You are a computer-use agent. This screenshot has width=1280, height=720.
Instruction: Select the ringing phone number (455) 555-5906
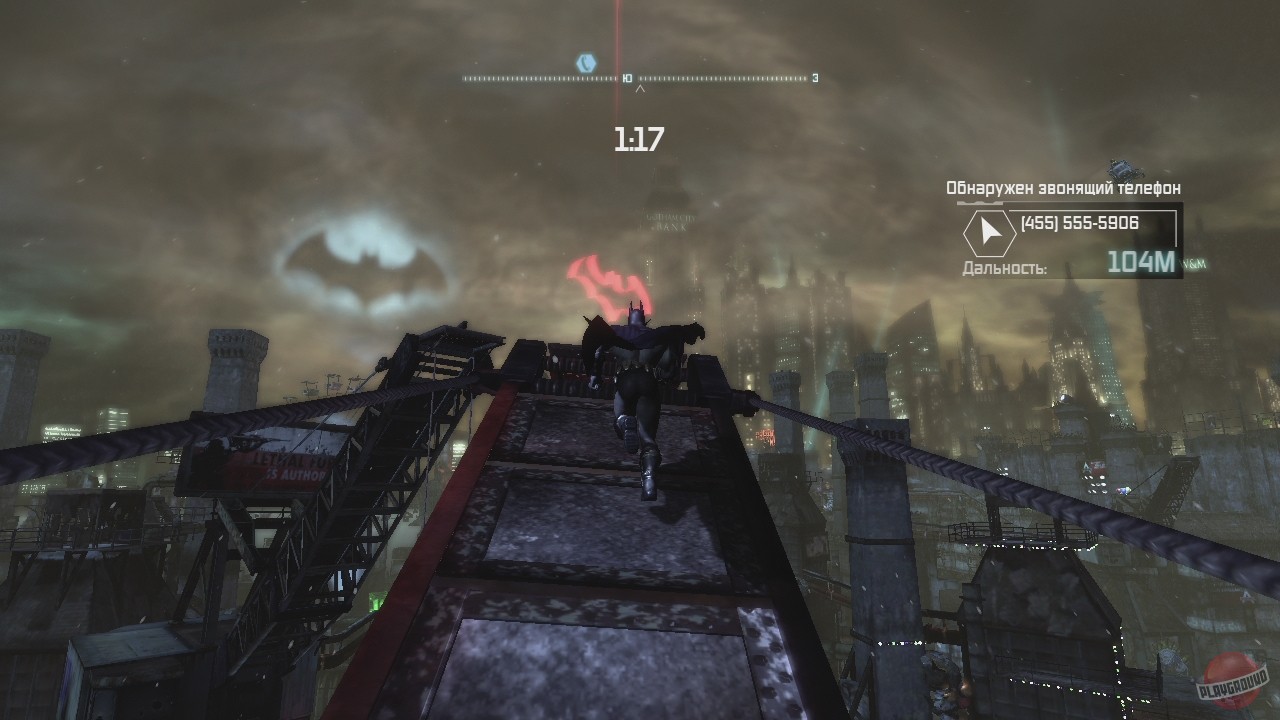pos(1079,223)
